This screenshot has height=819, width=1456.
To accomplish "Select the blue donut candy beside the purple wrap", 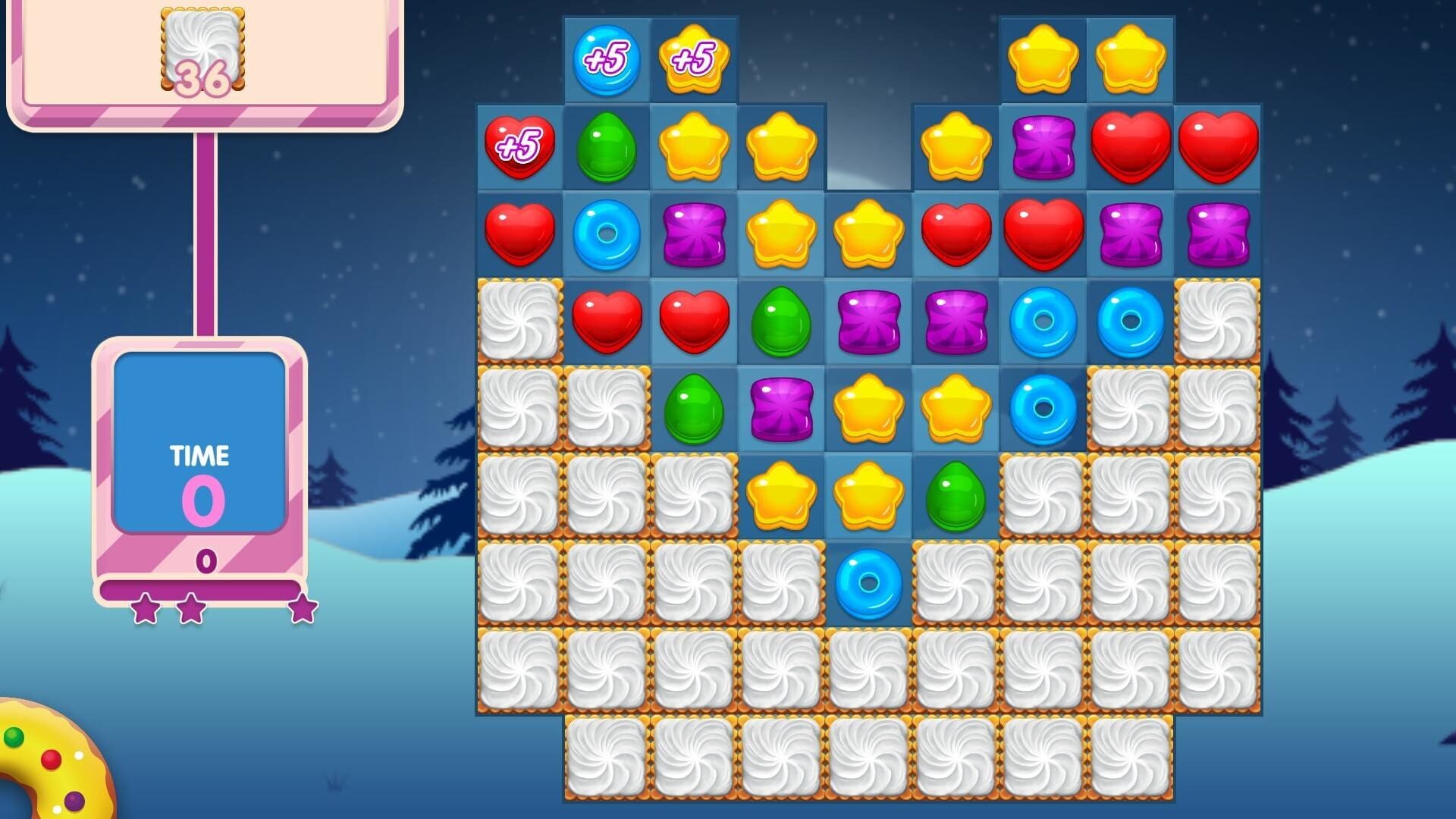I will point(607,235).
